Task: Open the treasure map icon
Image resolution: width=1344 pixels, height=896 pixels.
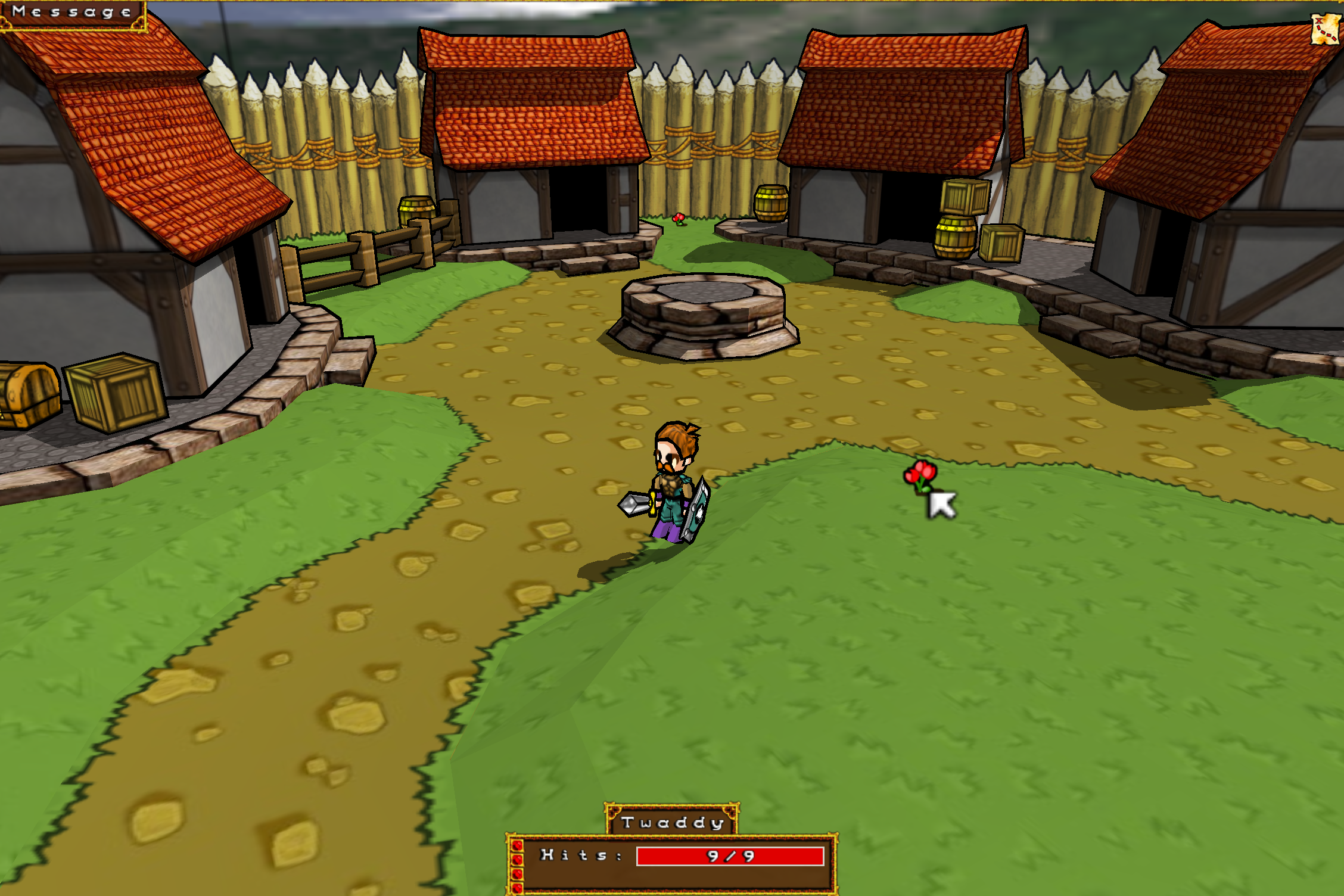Action: pyautogui.click(x=1325, y=29)
